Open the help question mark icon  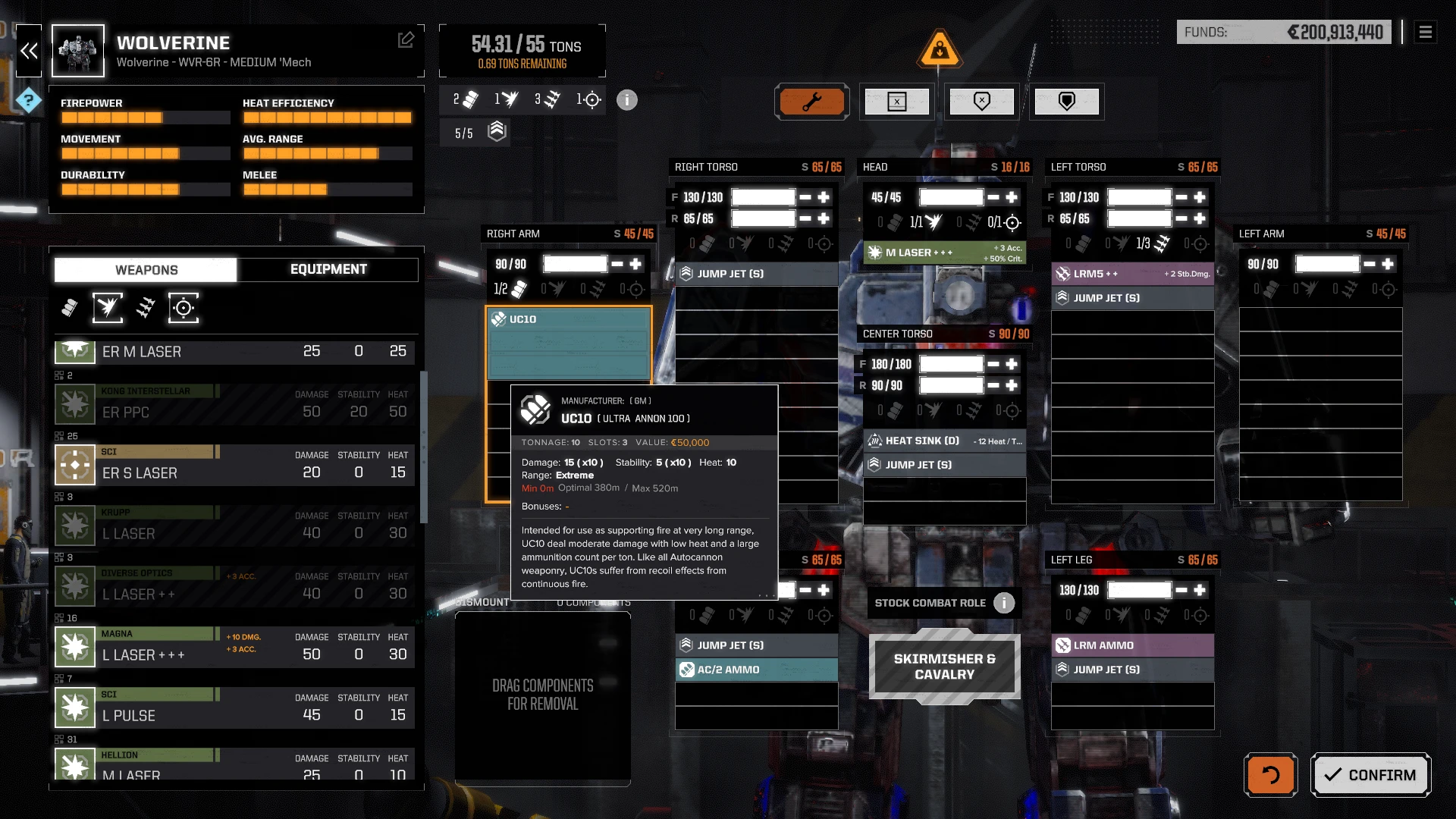(28, 99)
